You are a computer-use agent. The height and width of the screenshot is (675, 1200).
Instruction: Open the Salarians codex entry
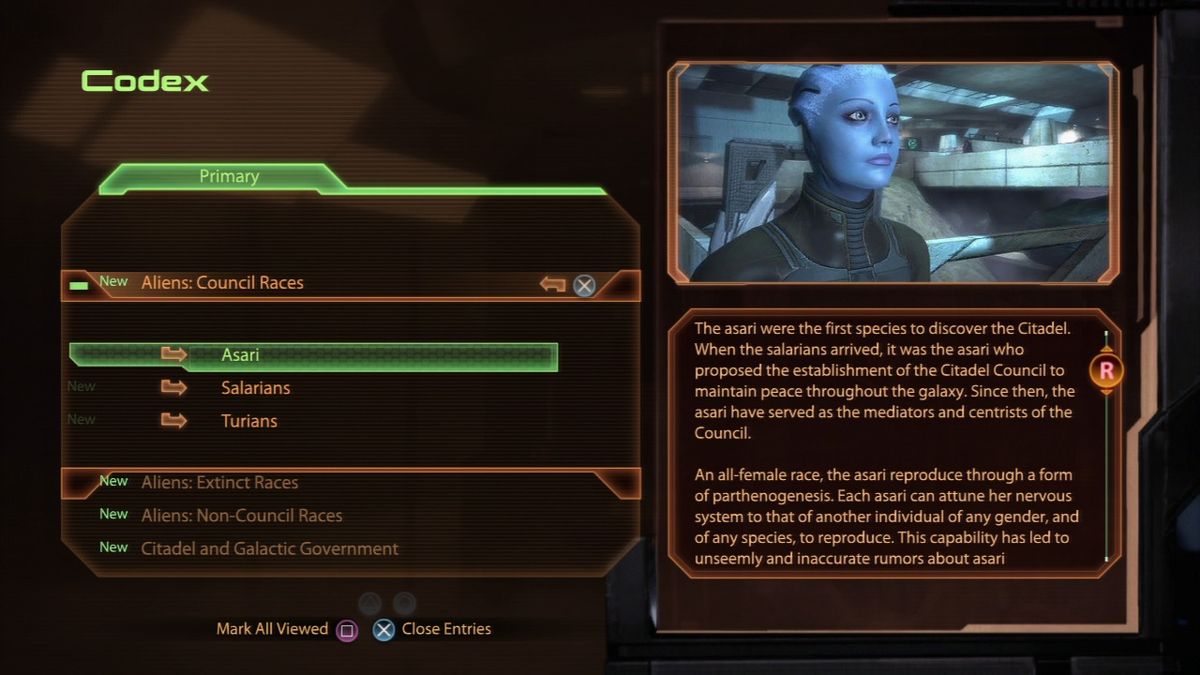(x=255, y=388)
